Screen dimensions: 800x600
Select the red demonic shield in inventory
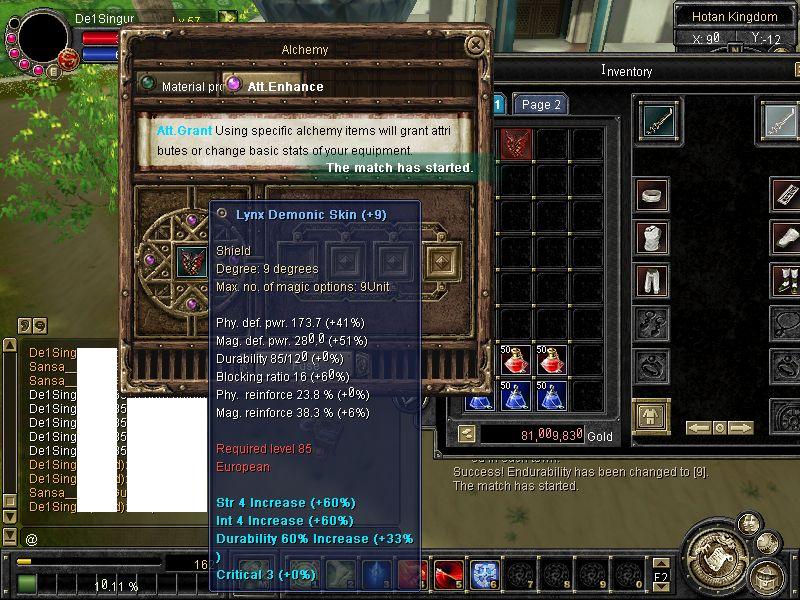click(516, 143)
